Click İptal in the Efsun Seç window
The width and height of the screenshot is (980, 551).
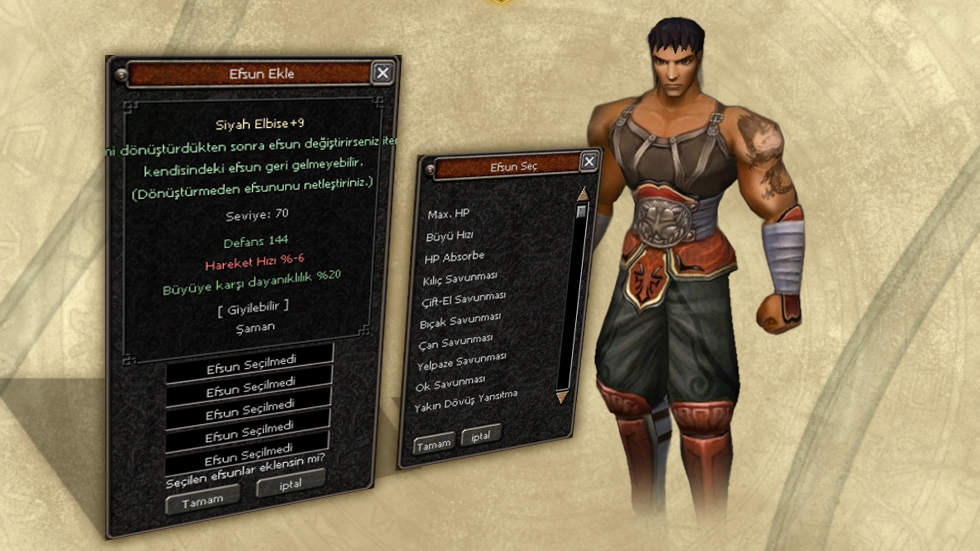pos(481,435)
